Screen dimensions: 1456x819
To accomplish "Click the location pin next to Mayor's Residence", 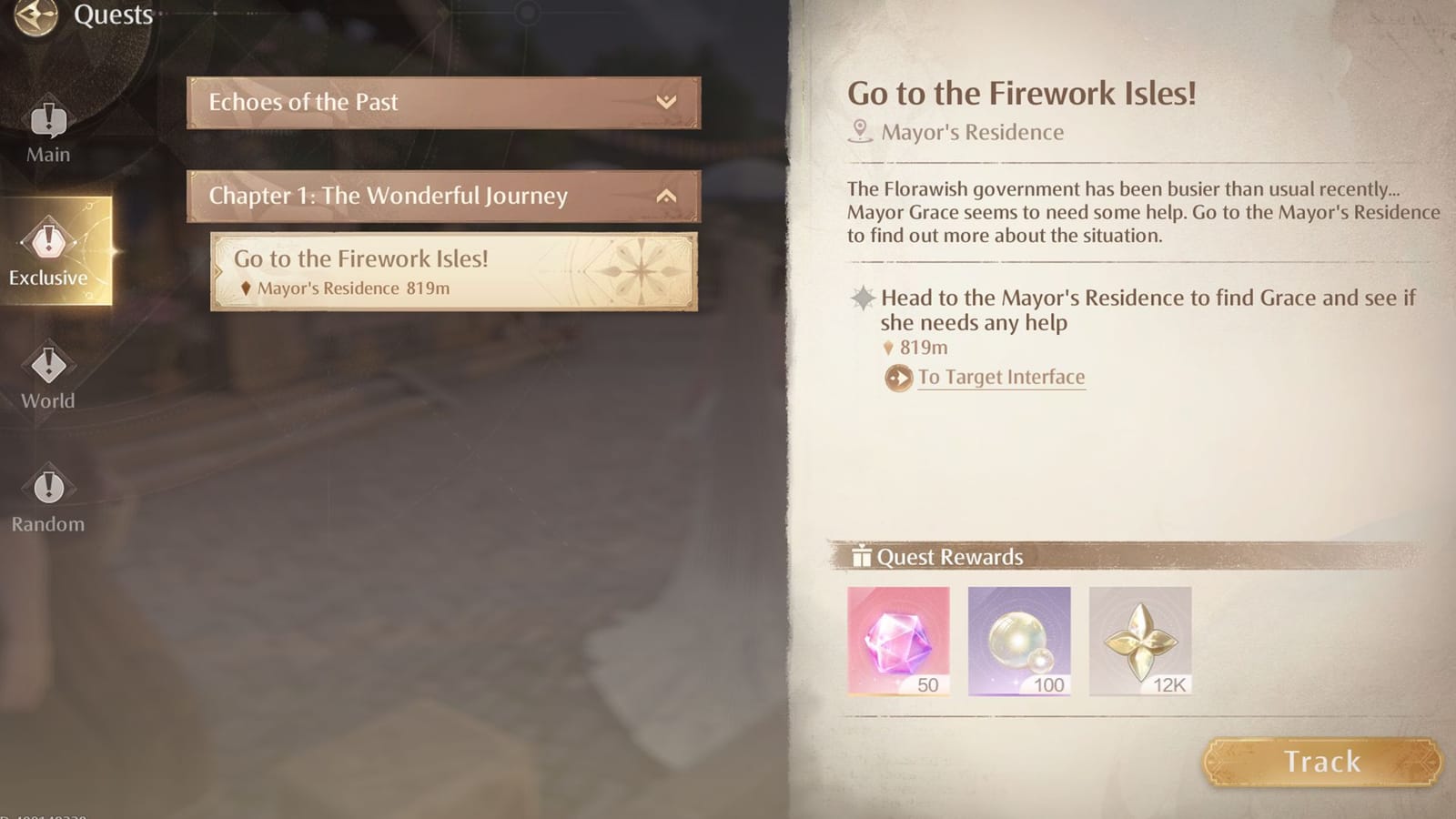I will [x=859, y=131].
